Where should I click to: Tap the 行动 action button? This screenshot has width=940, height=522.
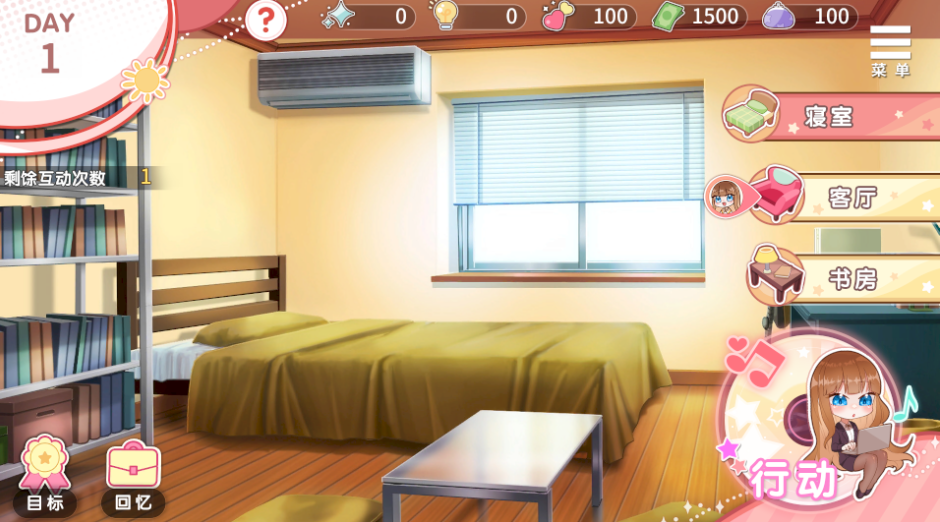(820, 430)
